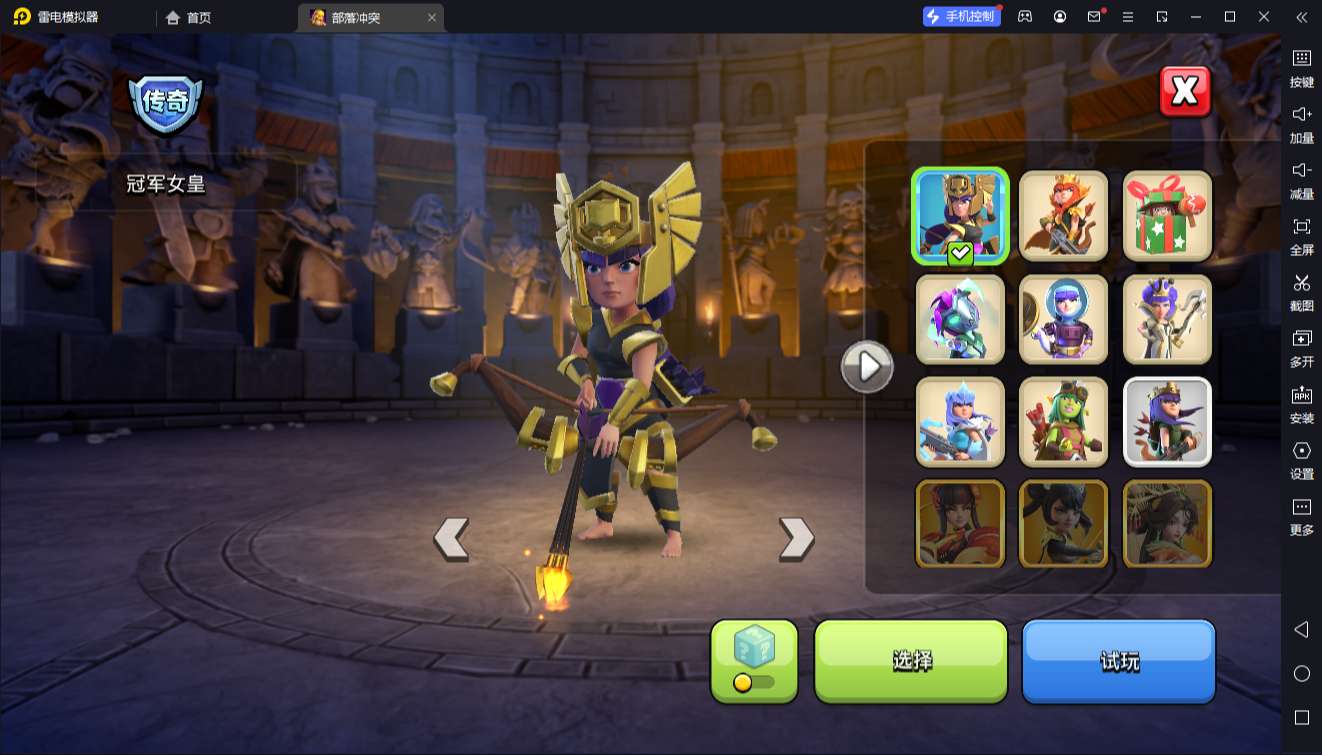Close the skin selection screen with red X
The height and width of the screenshot is (755, 1322).
(1185, 92)
